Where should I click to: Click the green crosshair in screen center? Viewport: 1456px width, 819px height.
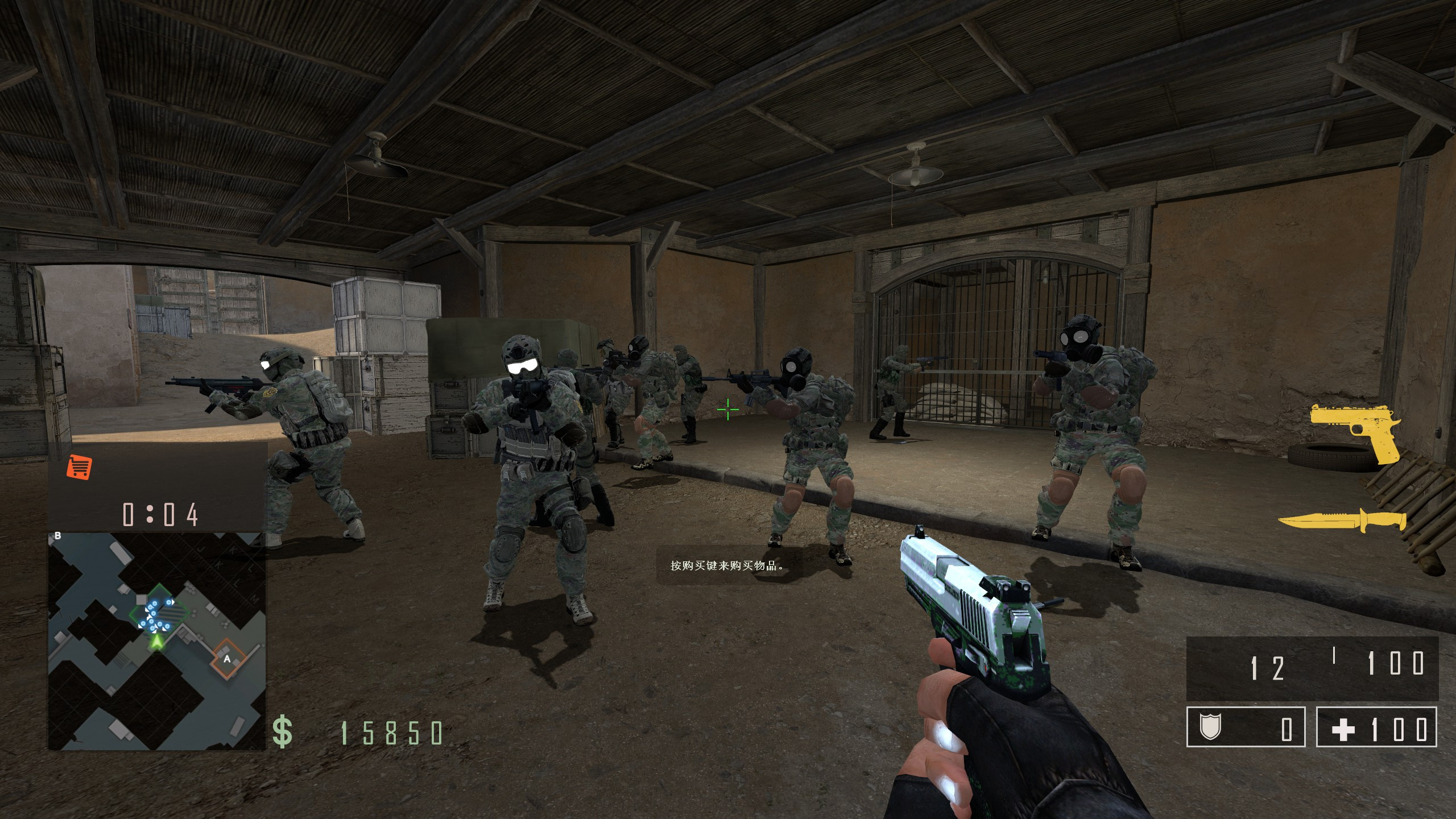[727, 408]
